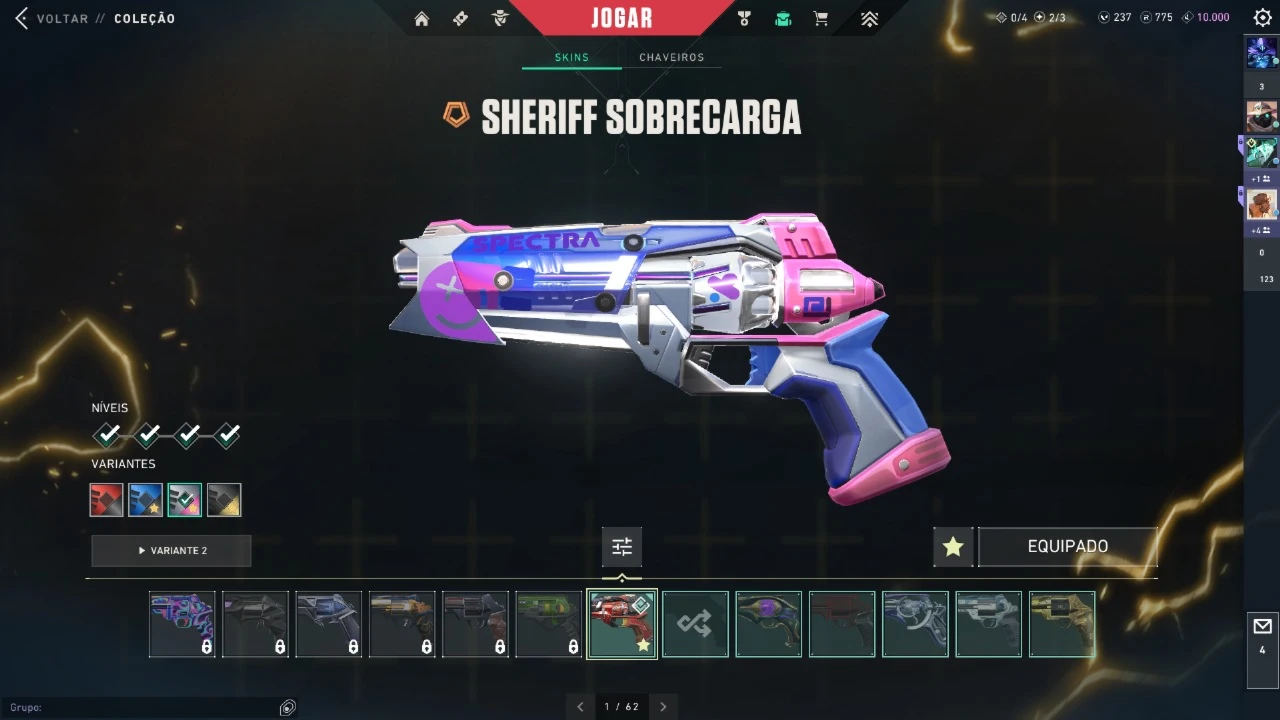Viewport: 1280px width, 720px height.
Task: Open the mail inbox icon
Action: tap(1262, 627)
